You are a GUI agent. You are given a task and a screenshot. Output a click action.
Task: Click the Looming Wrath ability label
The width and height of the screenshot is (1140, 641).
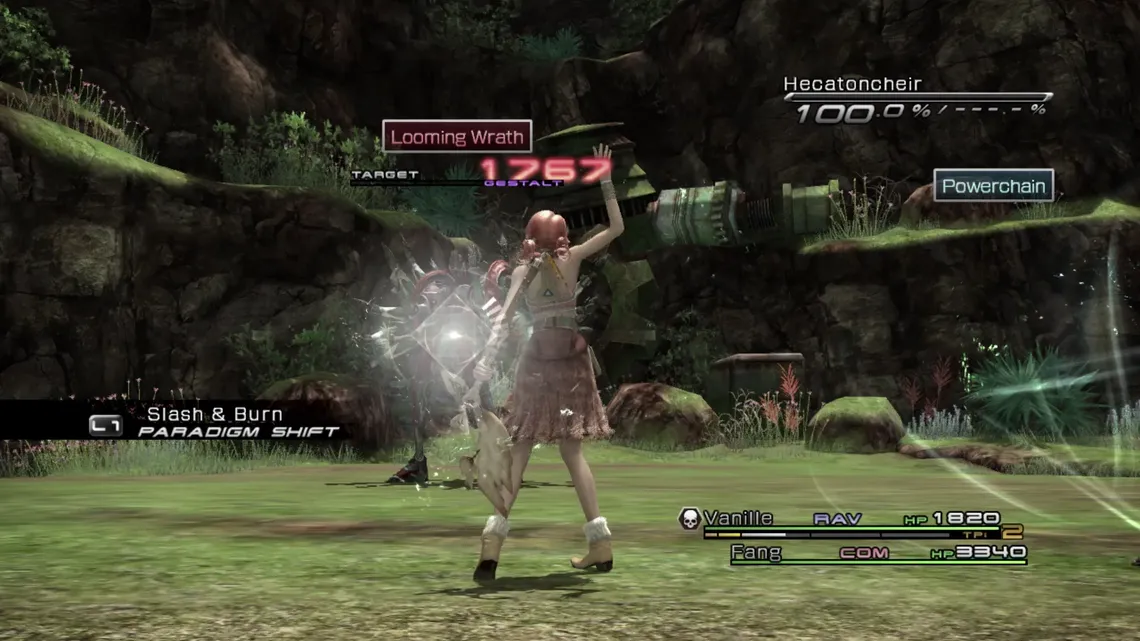point(456,137)
